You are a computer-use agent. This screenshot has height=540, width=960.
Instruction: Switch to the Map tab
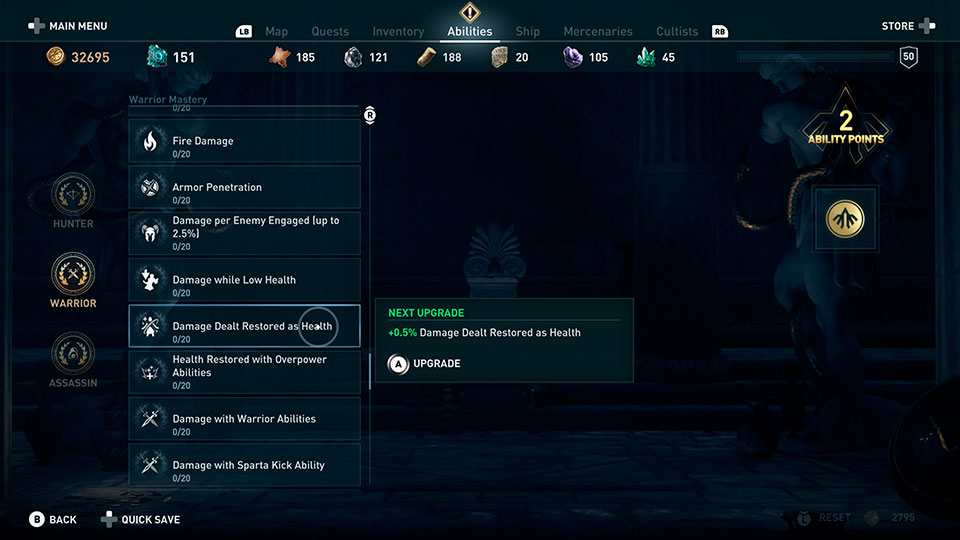coord(276,32)
